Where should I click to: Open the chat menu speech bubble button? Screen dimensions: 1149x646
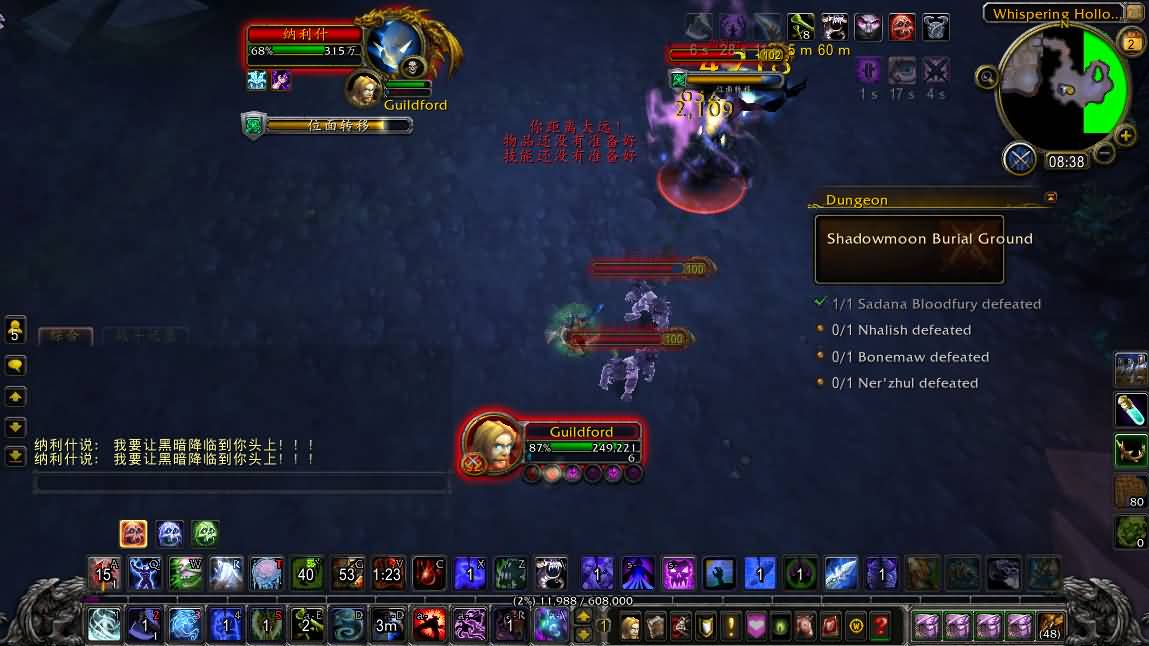(15, 366)
